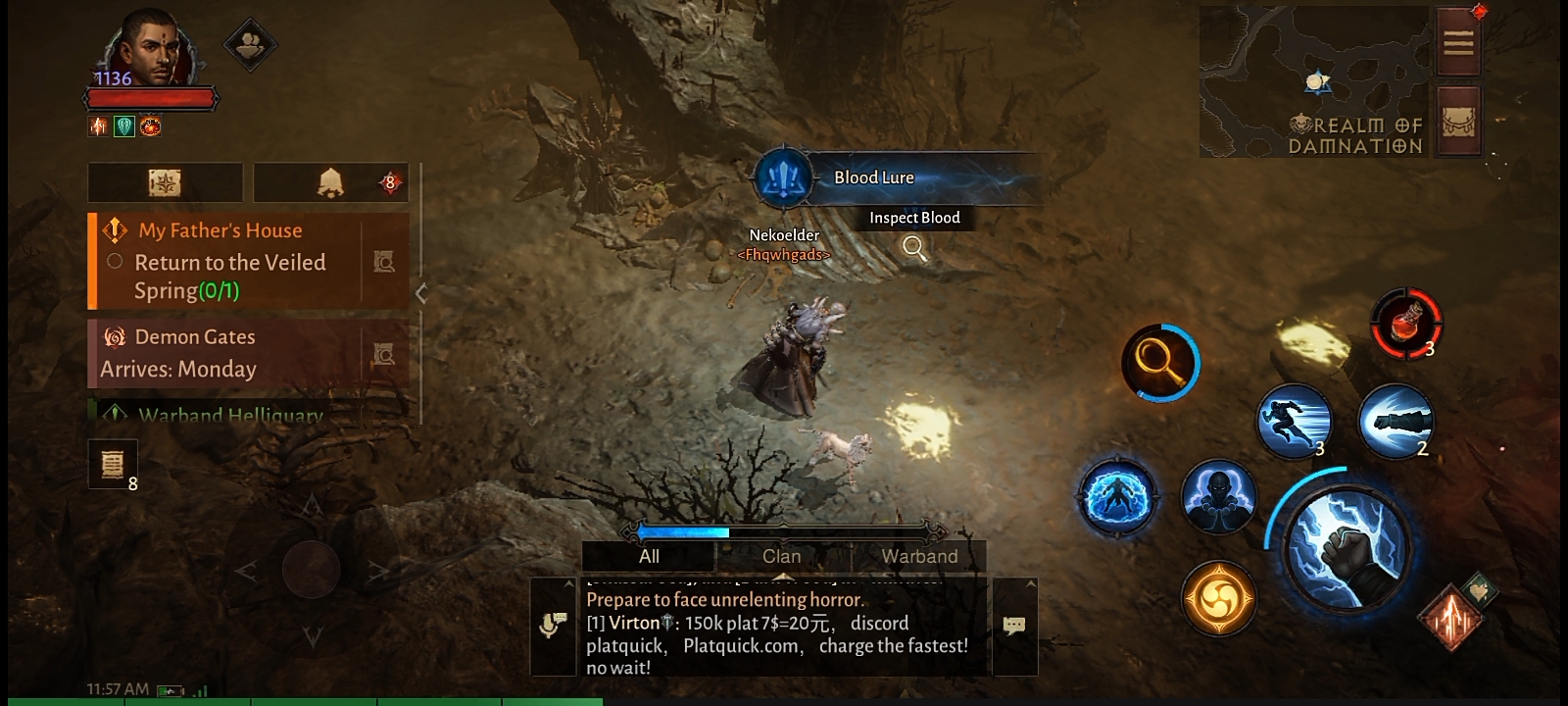Open the party members icon

pyautogui.click(x=250, y=44)
